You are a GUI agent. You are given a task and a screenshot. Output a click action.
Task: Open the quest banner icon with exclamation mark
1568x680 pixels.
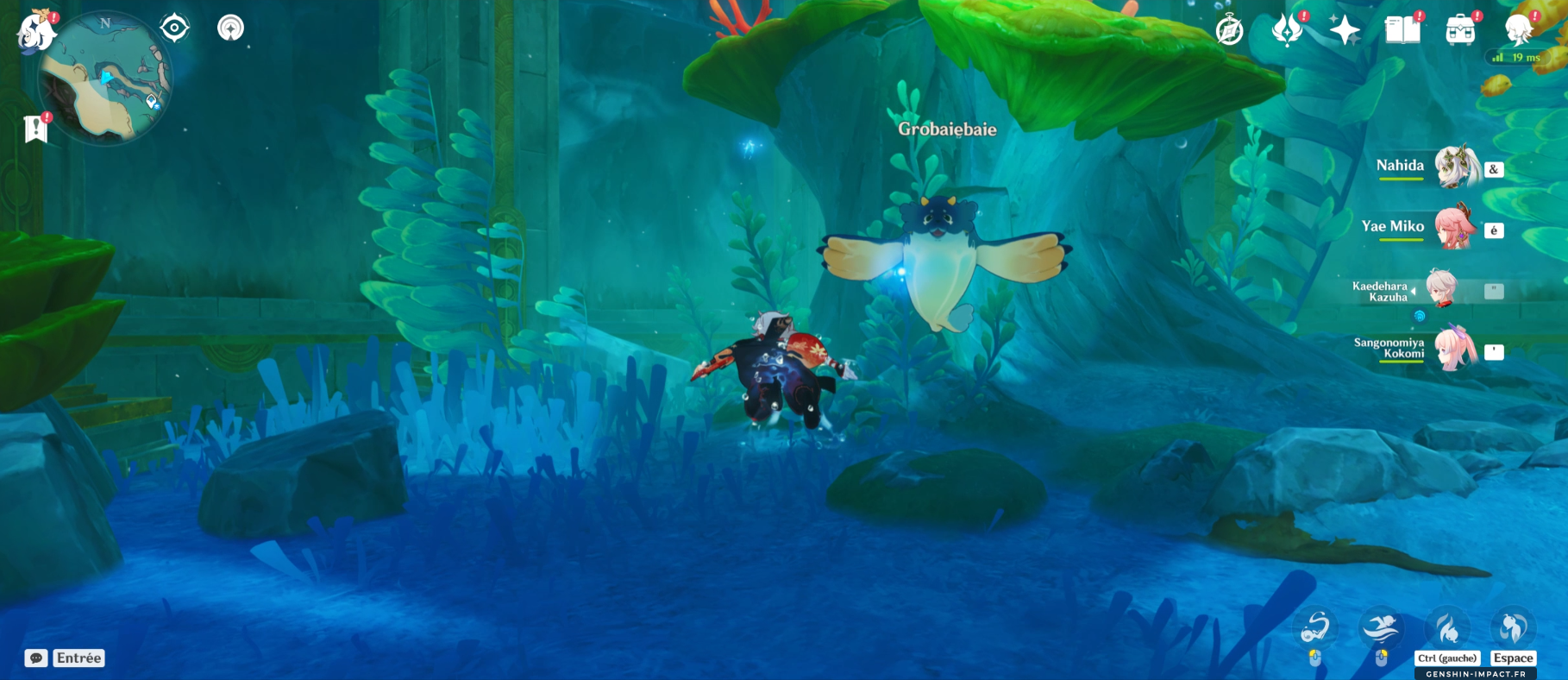click(35, 129)
